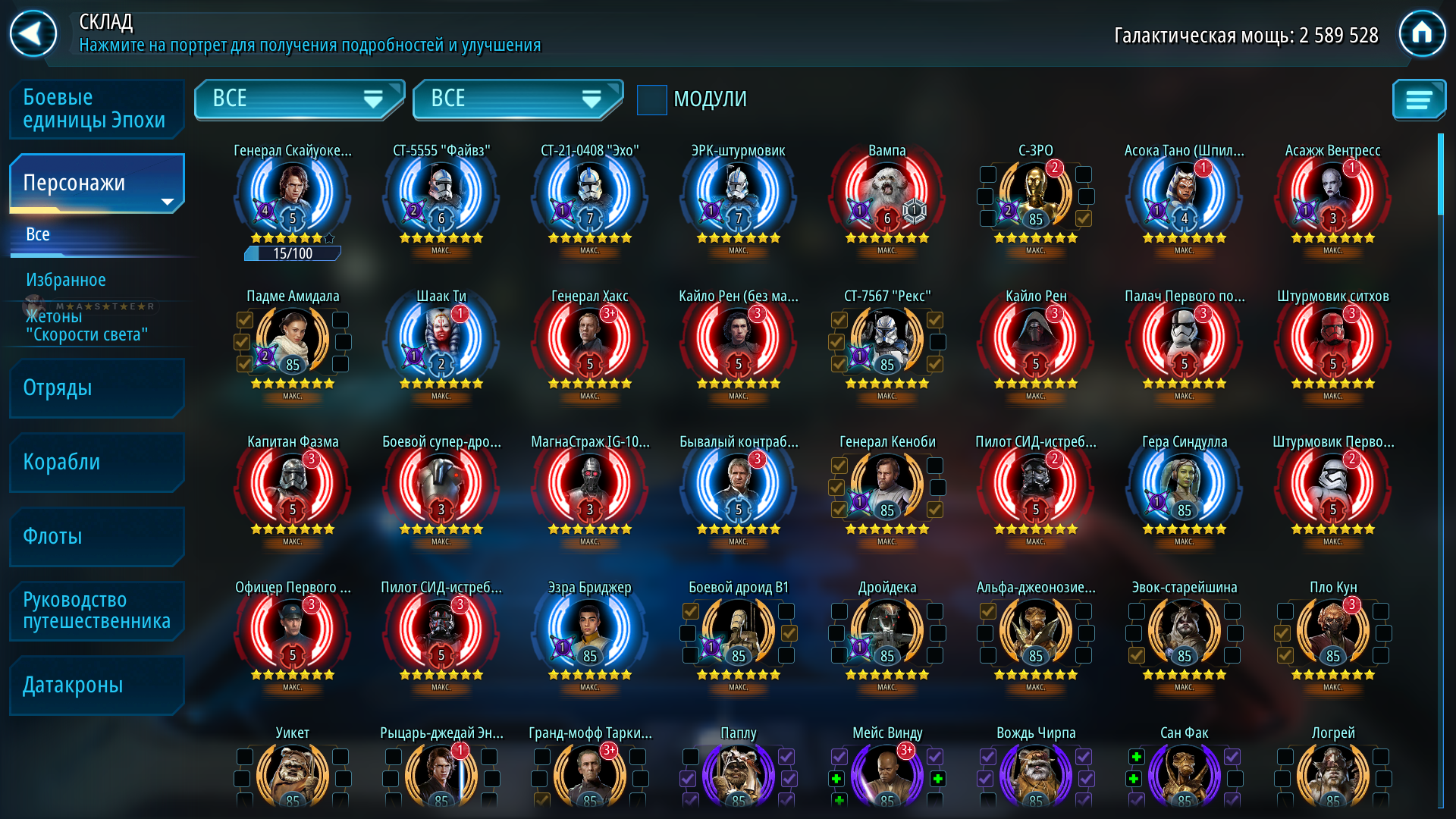Switch to Боевые единицы Эпохи tab
The height and width of the screenshot is (819, 1456).
(x=96, y=108)
